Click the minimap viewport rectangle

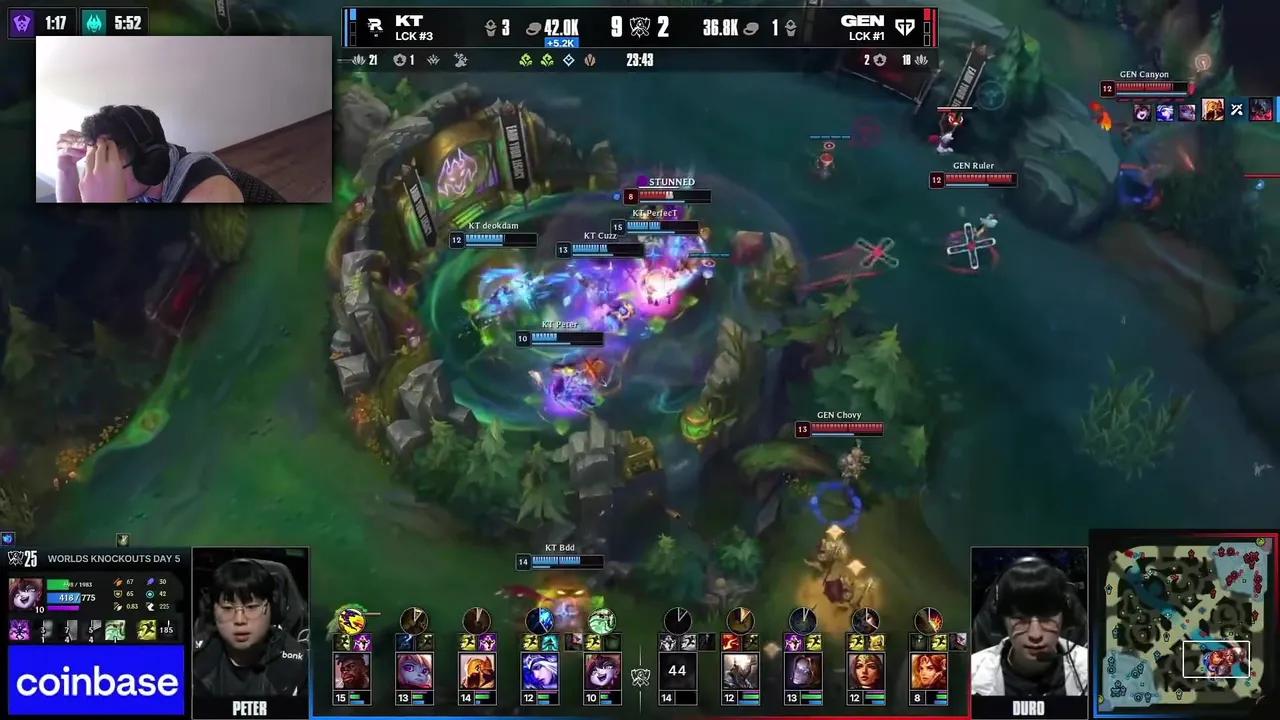click(x=1216, y=658)
